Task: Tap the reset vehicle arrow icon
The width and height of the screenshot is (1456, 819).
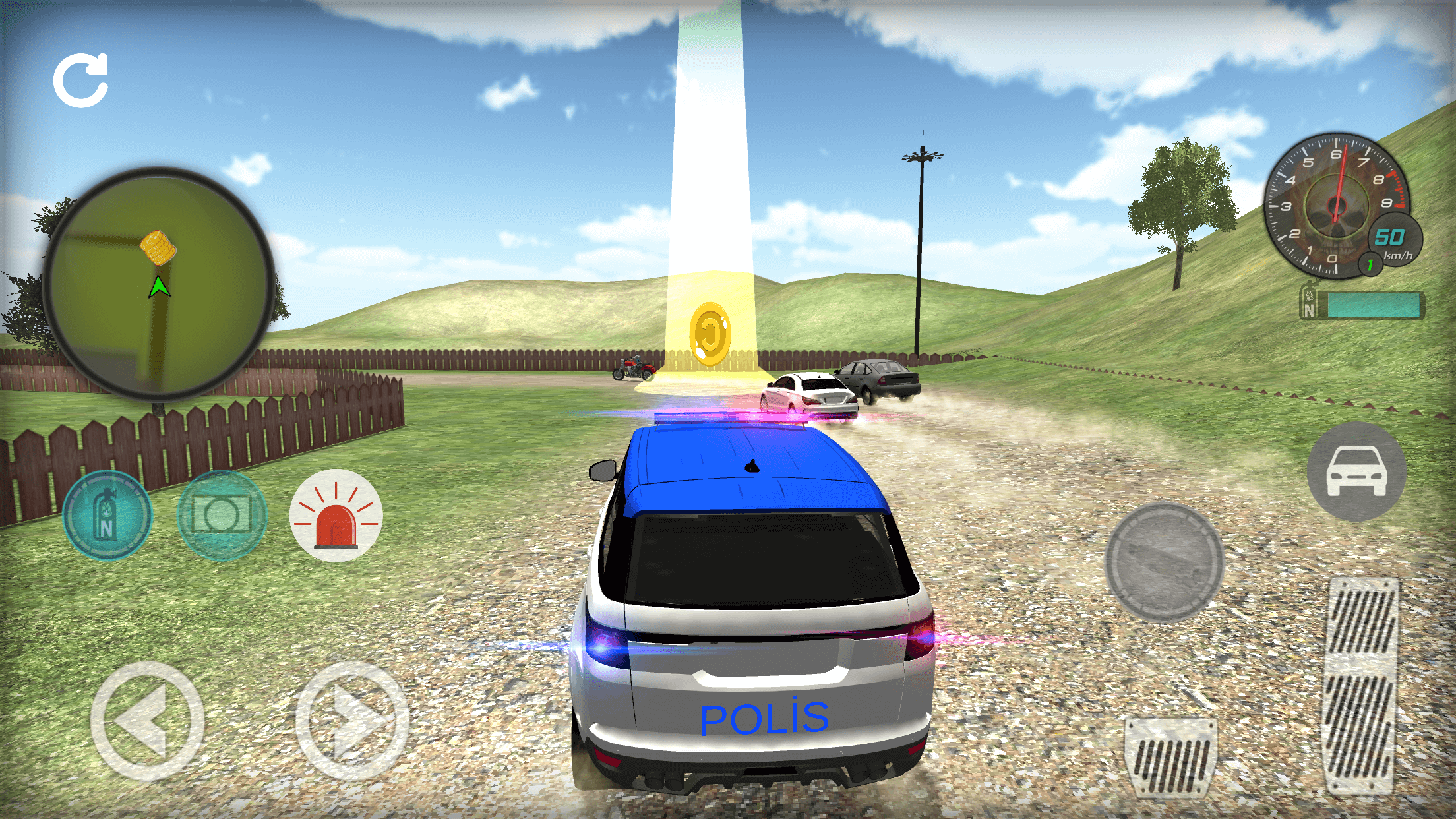Action: pyautogui.click(x=81, y=80)
